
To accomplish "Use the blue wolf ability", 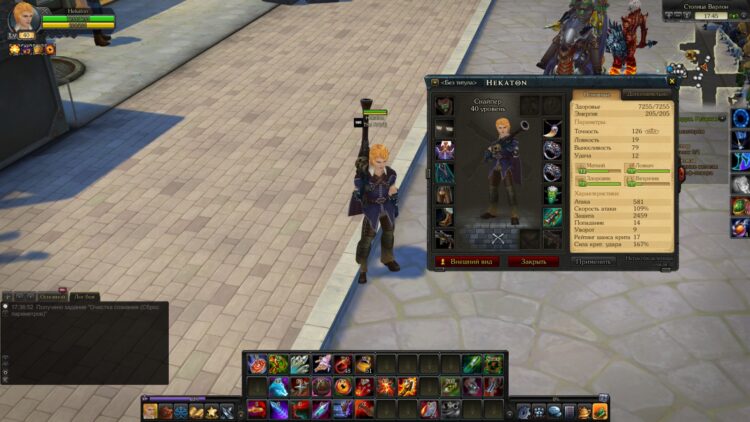I will (x=278, y=386).
